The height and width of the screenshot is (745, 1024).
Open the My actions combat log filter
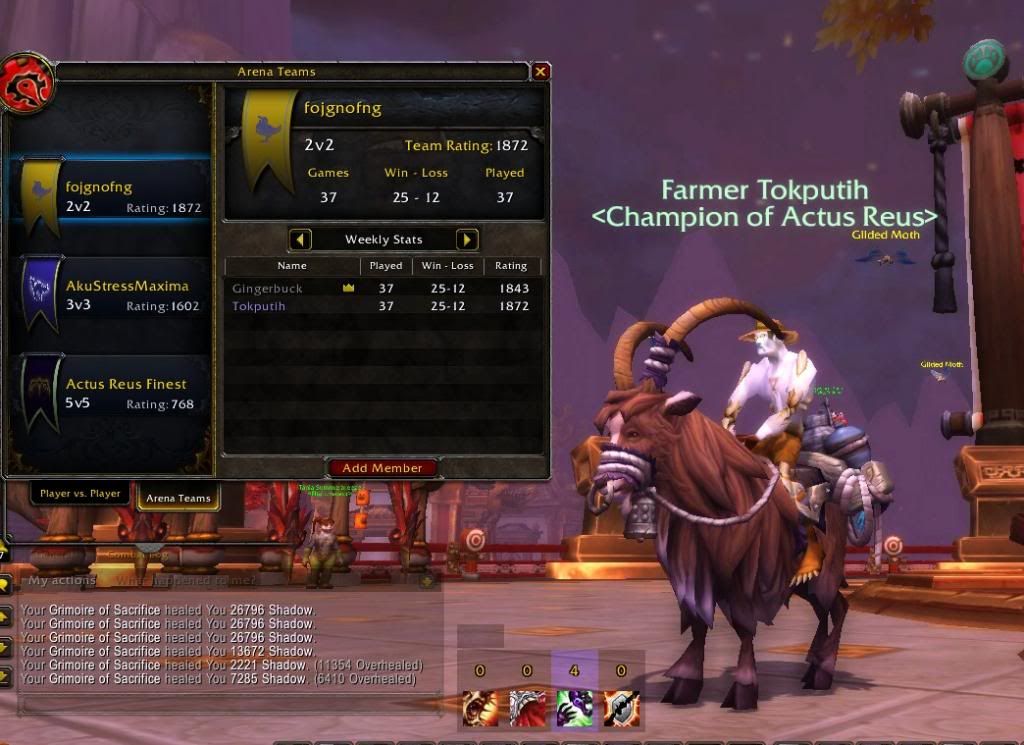(x=62, y=580)
